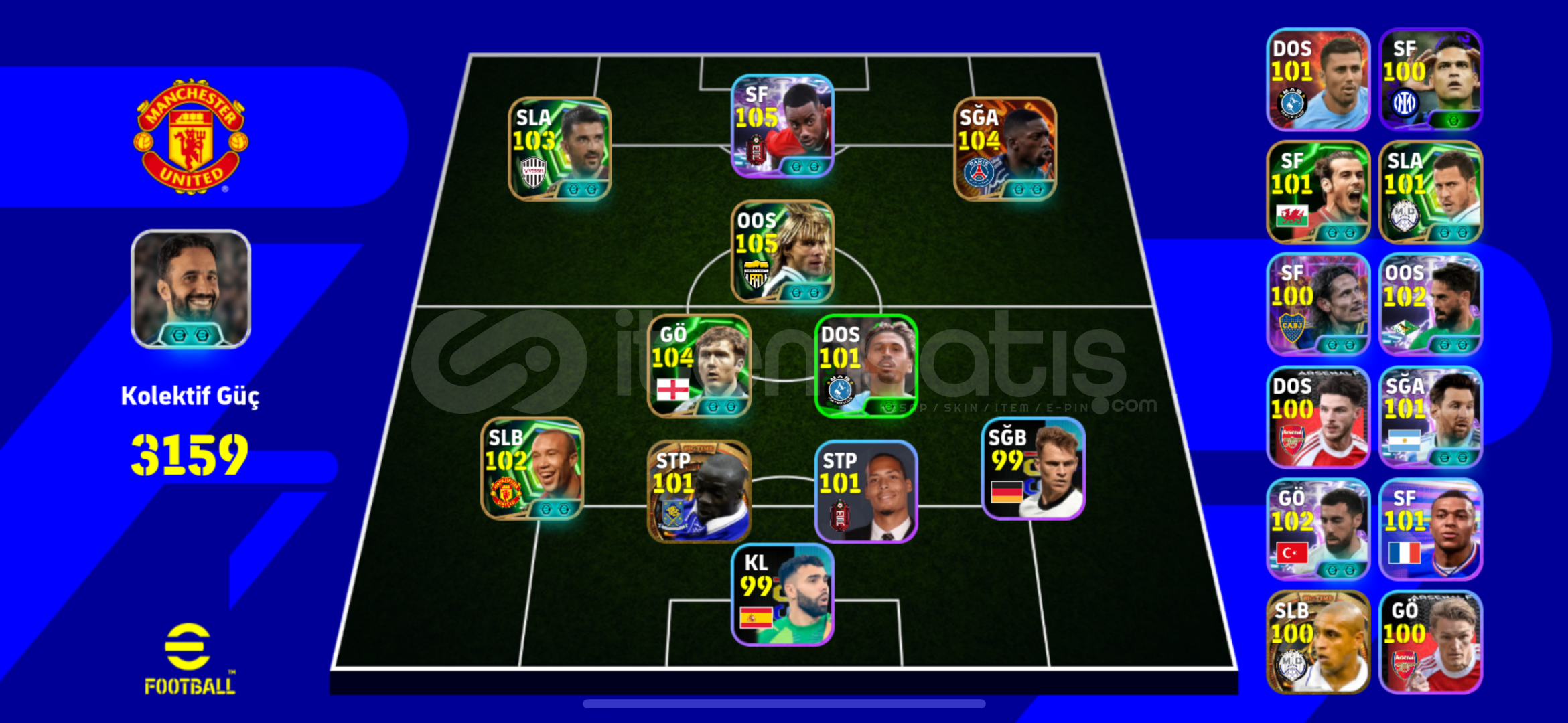This screenshot has width=1568, height=723.
Task: Click the Kolektif Güç 3159 value
Action: 191,455
